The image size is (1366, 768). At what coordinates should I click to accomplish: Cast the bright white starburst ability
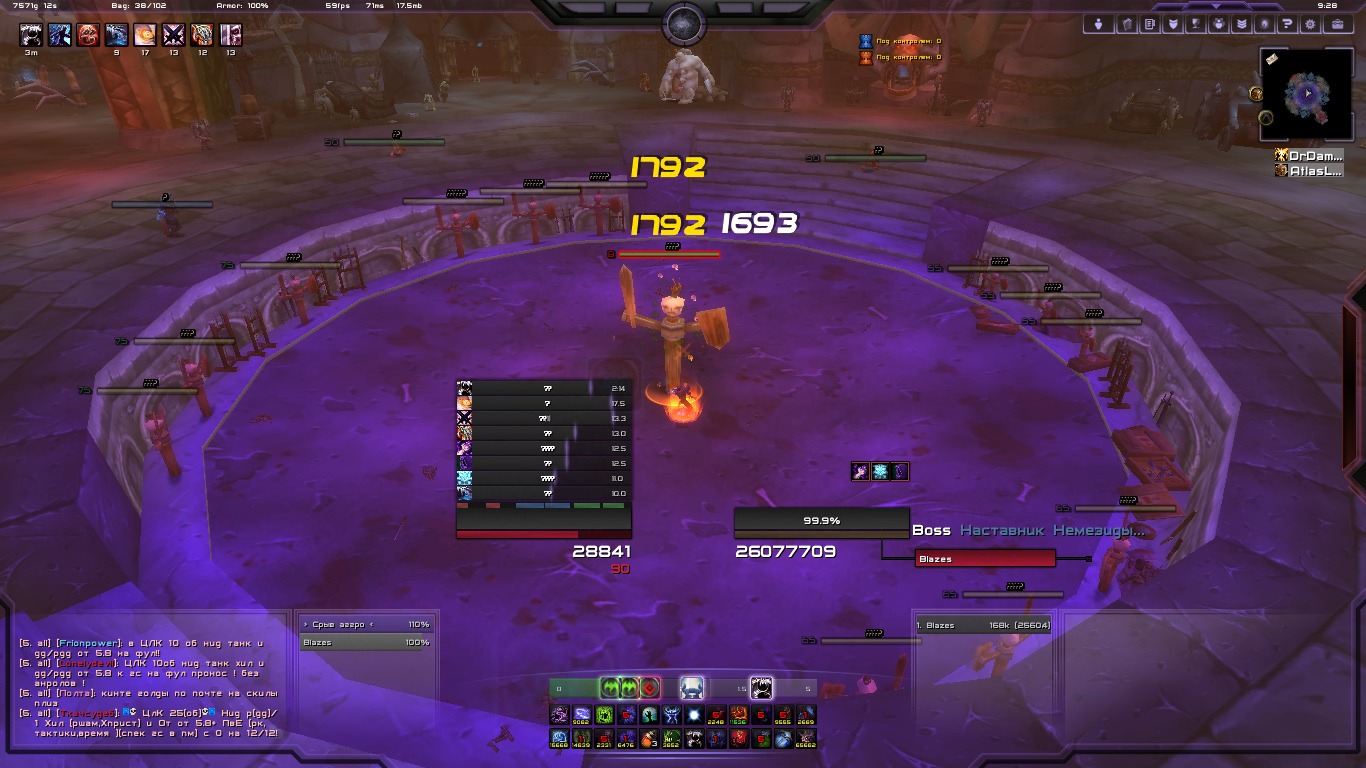click(x=694, y=715)
